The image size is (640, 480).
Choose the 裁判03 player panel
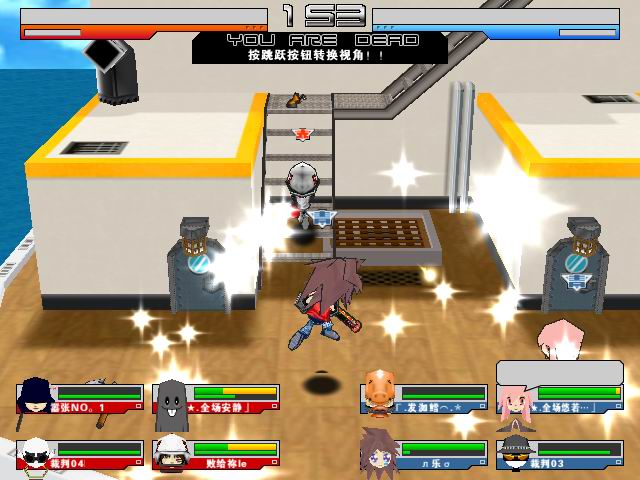(x=558, y=455)
